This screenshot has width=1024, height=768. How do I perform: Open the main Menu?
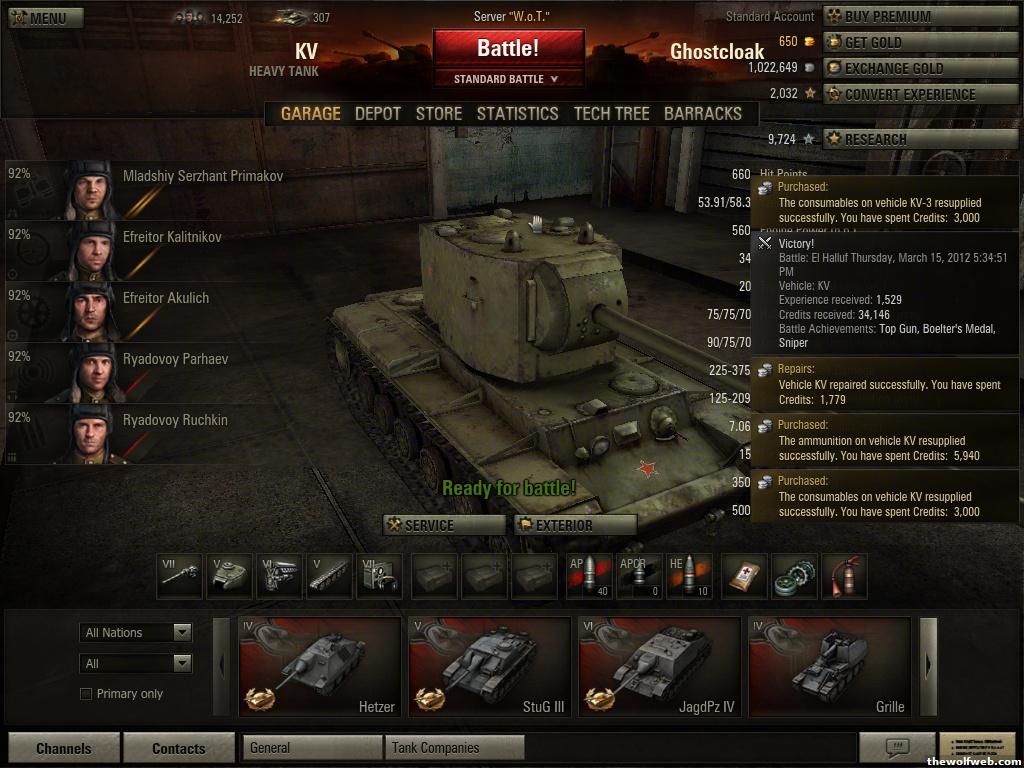point(39,18)
